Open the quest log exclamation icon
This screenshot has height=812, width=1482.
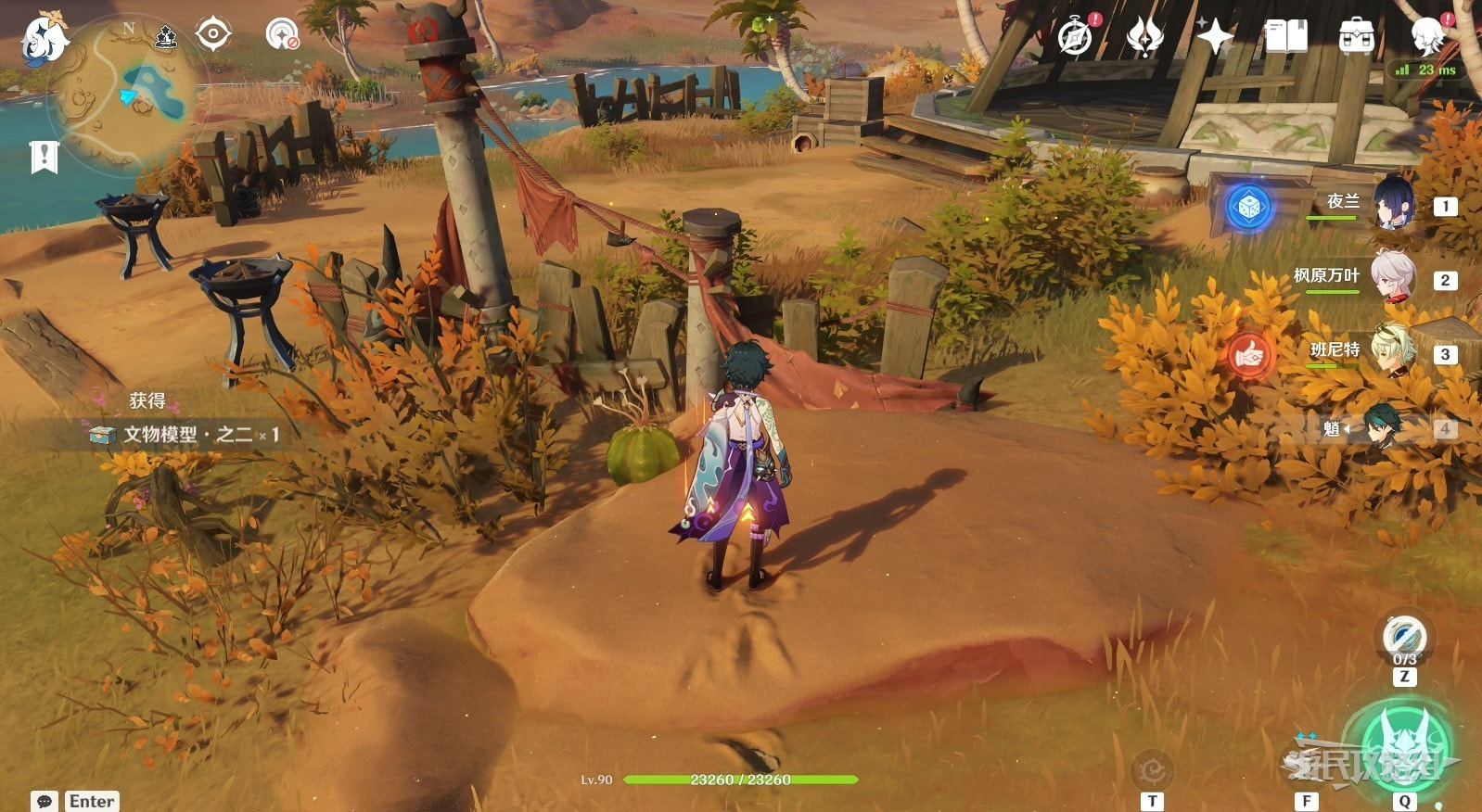tap(44, 157)
